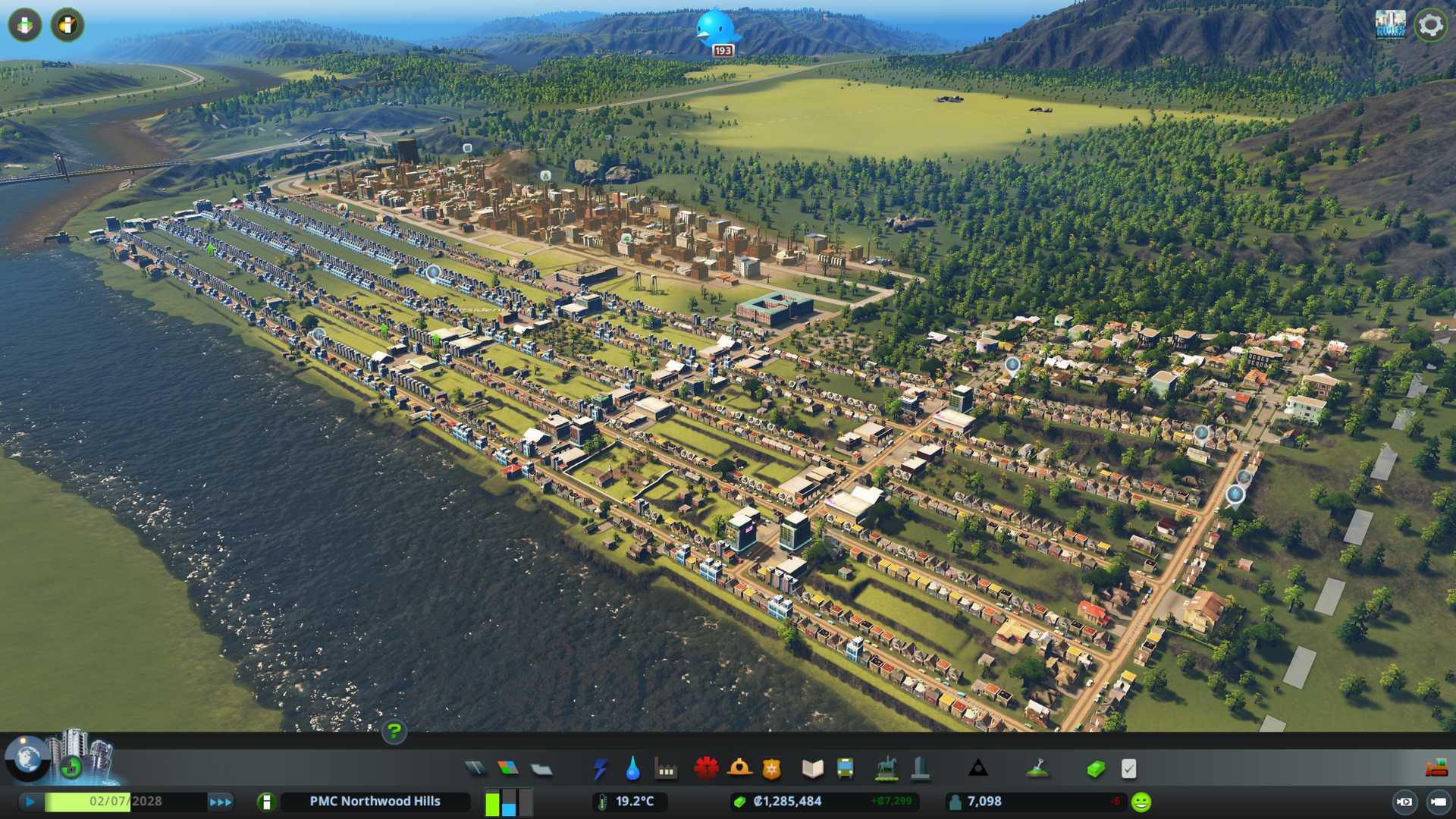Image resolution: width=1456 pixels, height=819 pixels.
Task: Select the Electricity lightning bolt menu
Action: pos(600,769)
